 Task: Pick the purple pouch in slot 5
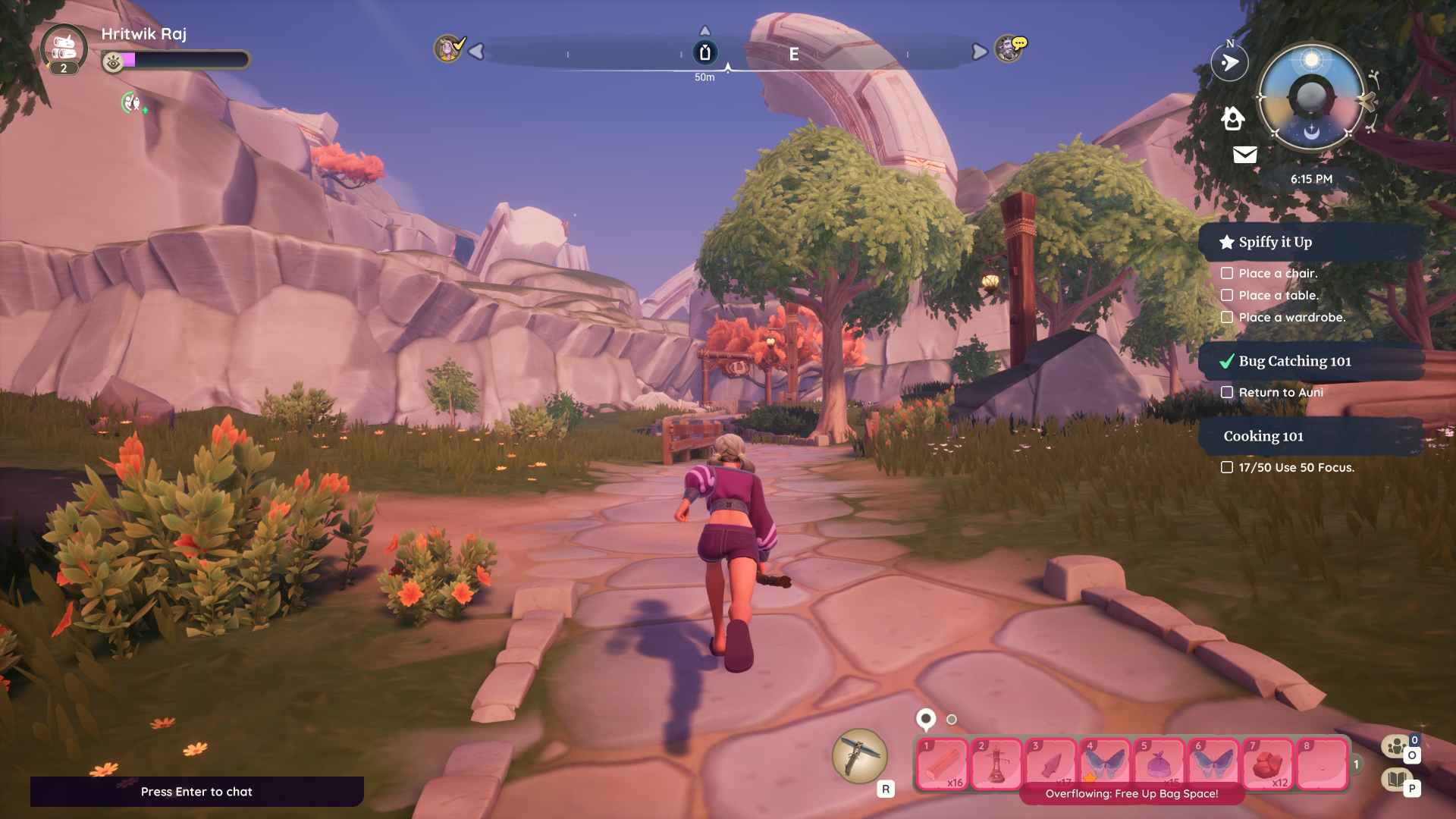[x=1159, y=764]
